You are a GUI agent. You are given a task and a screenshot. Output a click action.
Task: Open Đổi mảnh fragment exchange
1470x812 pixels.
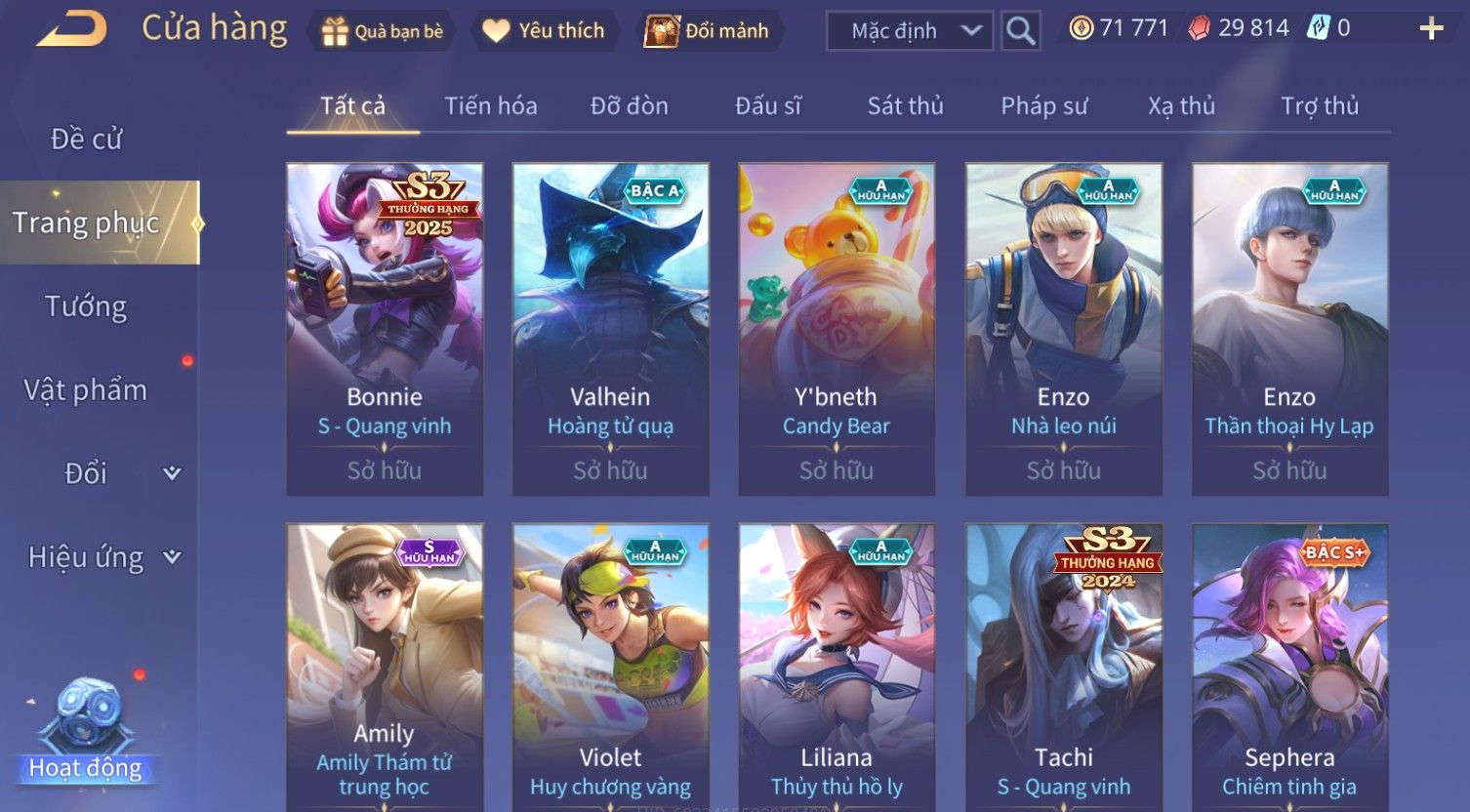pos(707,31)
